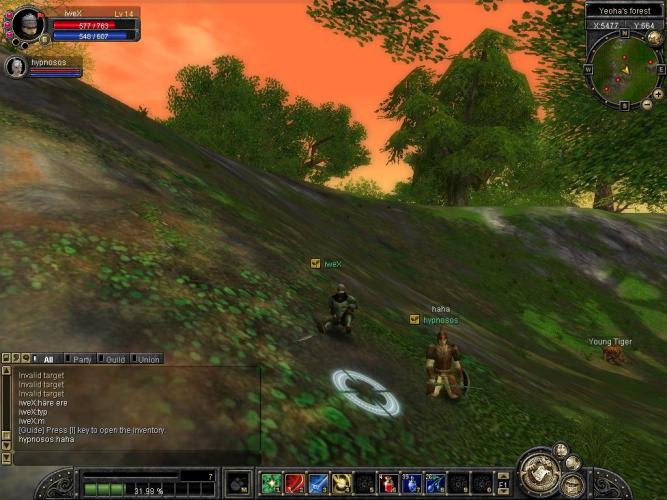Select party member hypnosos portrait

(17, 66)
